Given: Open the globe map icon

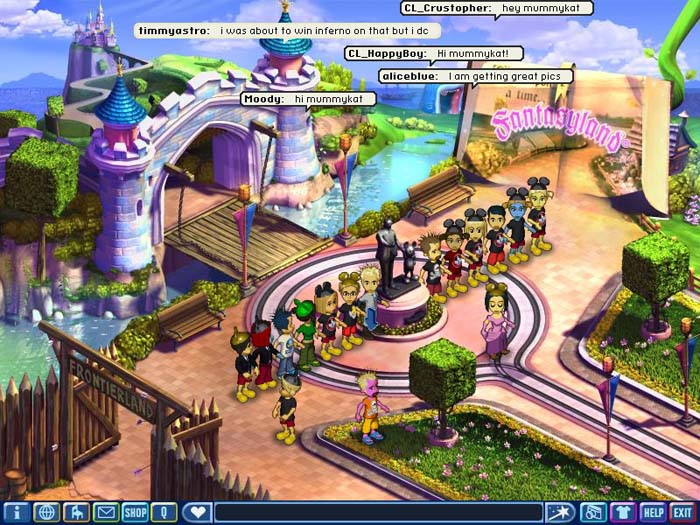Looking at the screenshot, I should pyautogui.click(x=45, y=513).
